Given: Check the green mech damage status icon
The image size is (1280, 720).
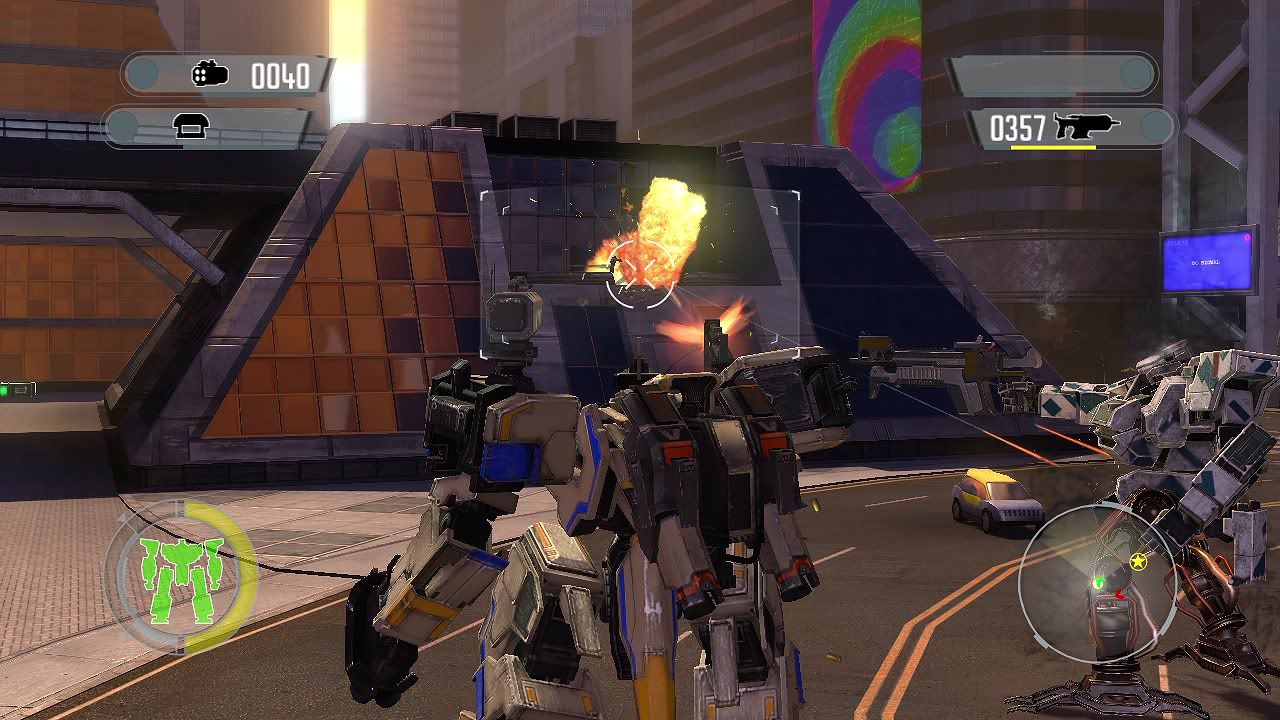Looking at the screenshot, I should [181, 578].
